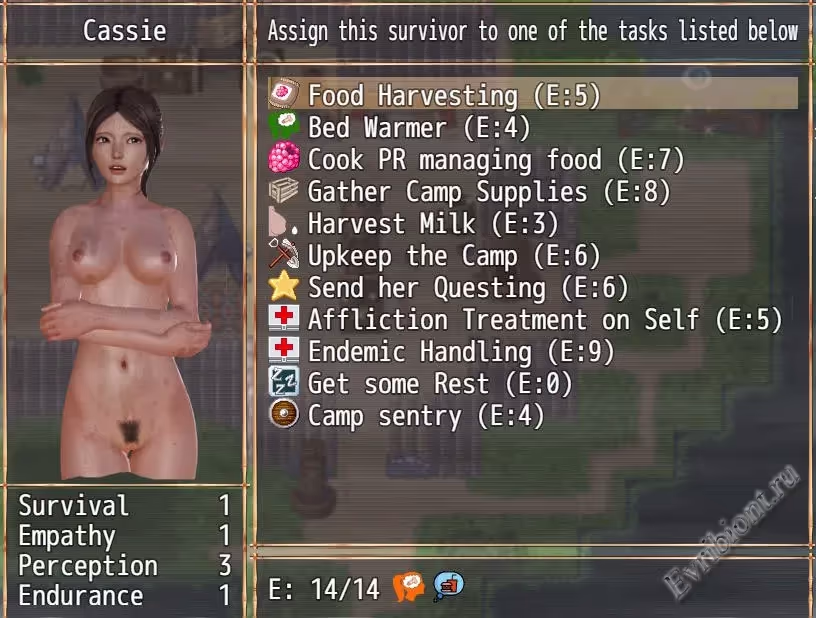The width and height of the screenshot is (816, 618).
Task: Choose the Cook PR managing food task
Action: point(494,160)
